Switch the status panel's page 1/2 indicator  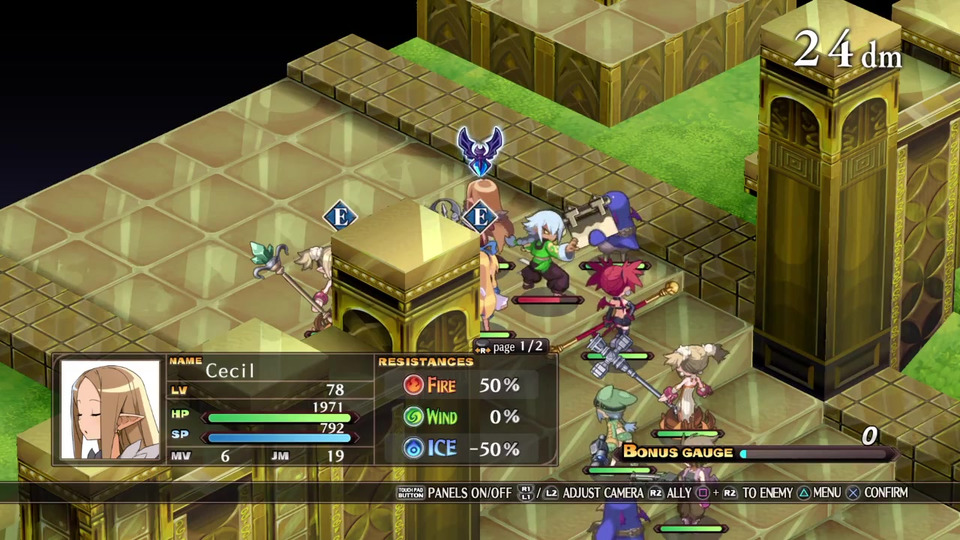[511, 346]
